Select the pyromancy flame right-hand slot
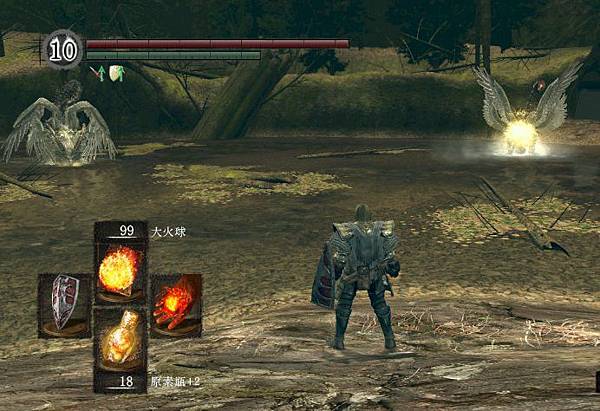The image size is (600, 411). click(x=176, y=304)
